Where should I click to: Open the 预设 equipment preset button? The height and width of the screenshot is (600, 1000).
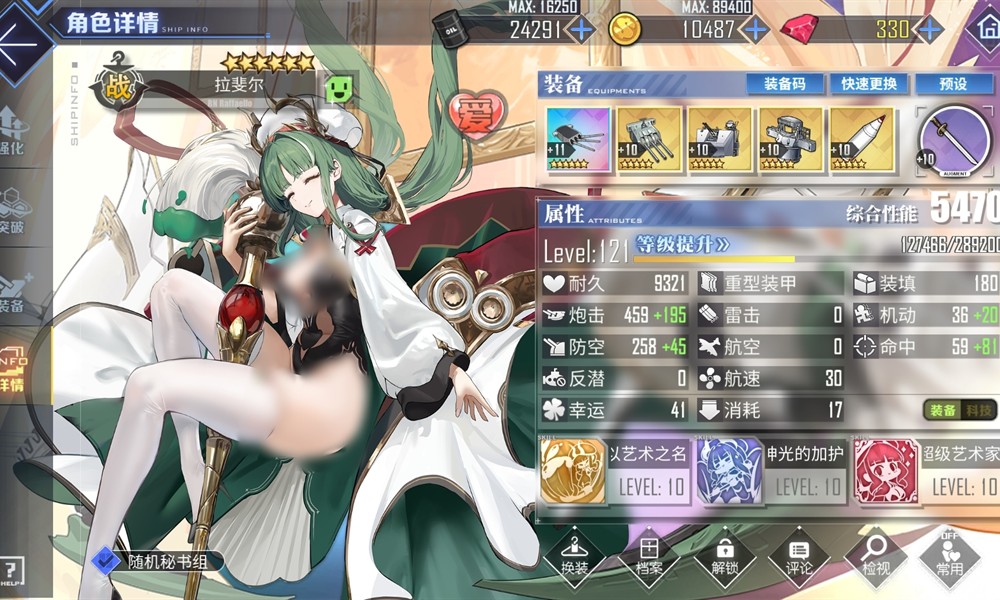coord(954,84)
